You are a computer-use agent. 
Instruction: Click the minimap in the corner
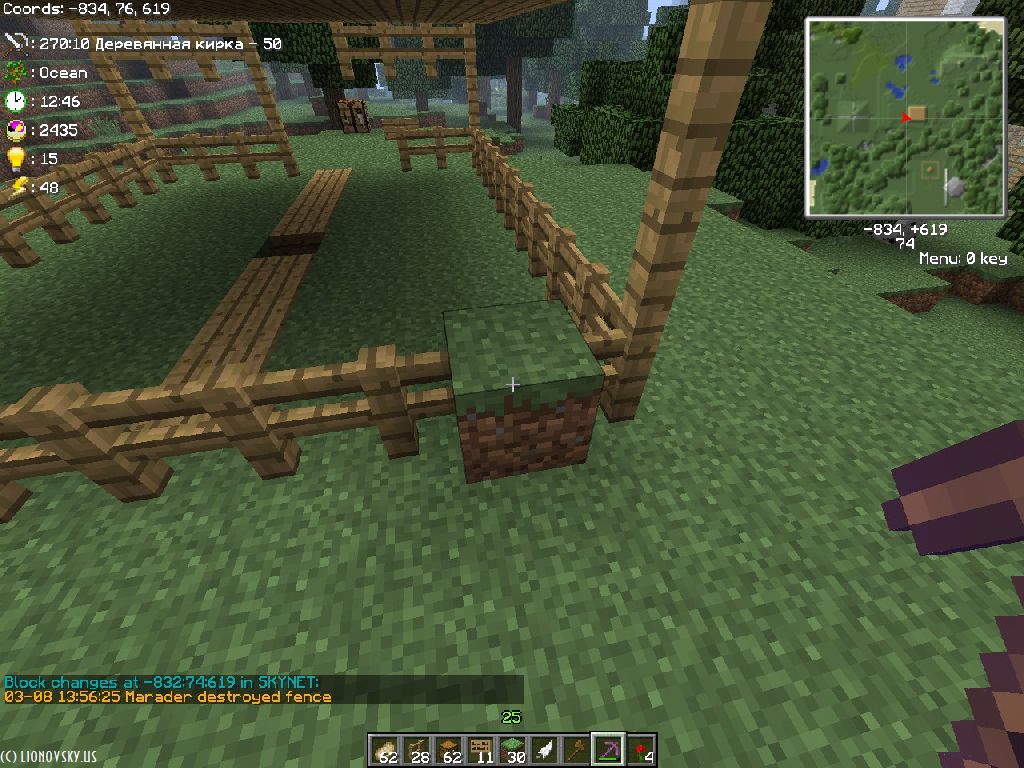[906, 117]
